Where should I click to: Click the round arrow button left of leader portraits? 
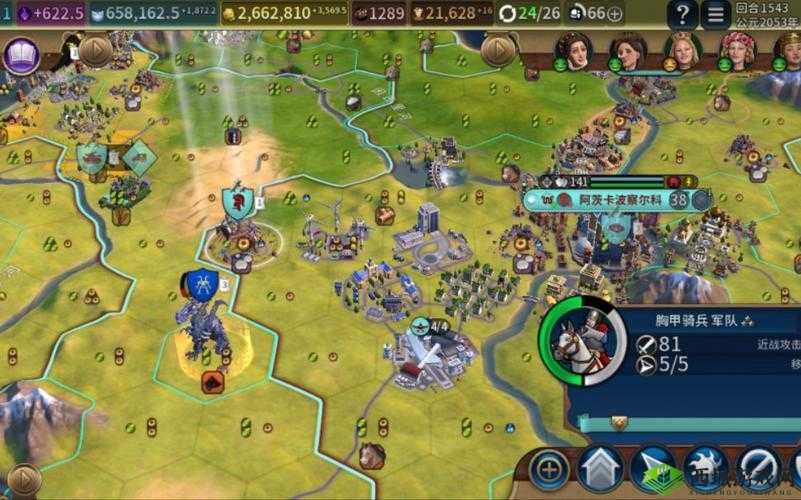point(497,49)
